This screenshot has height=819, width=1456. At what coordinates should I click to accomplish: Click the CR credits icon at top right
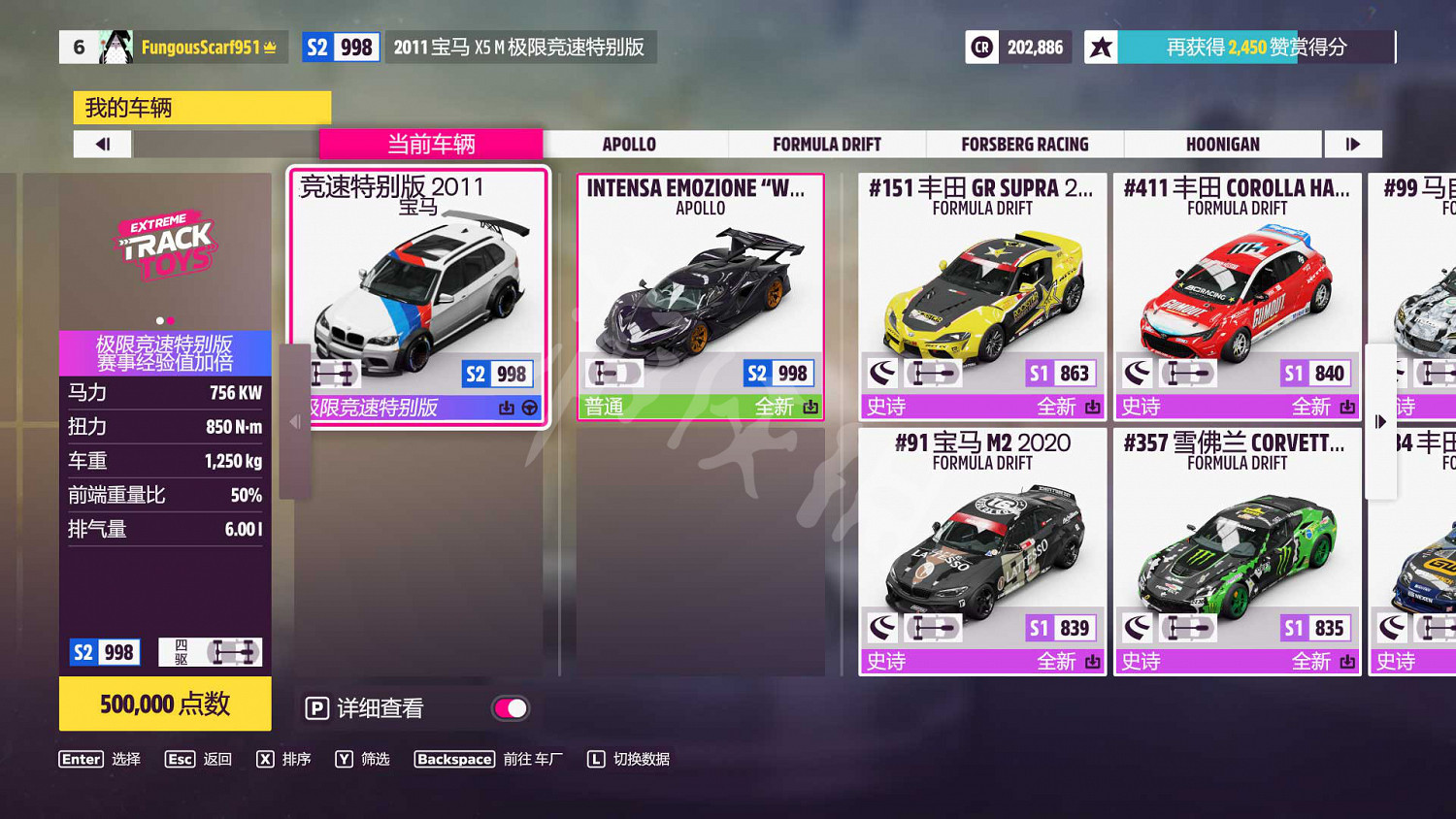click(x=982, y=46)
